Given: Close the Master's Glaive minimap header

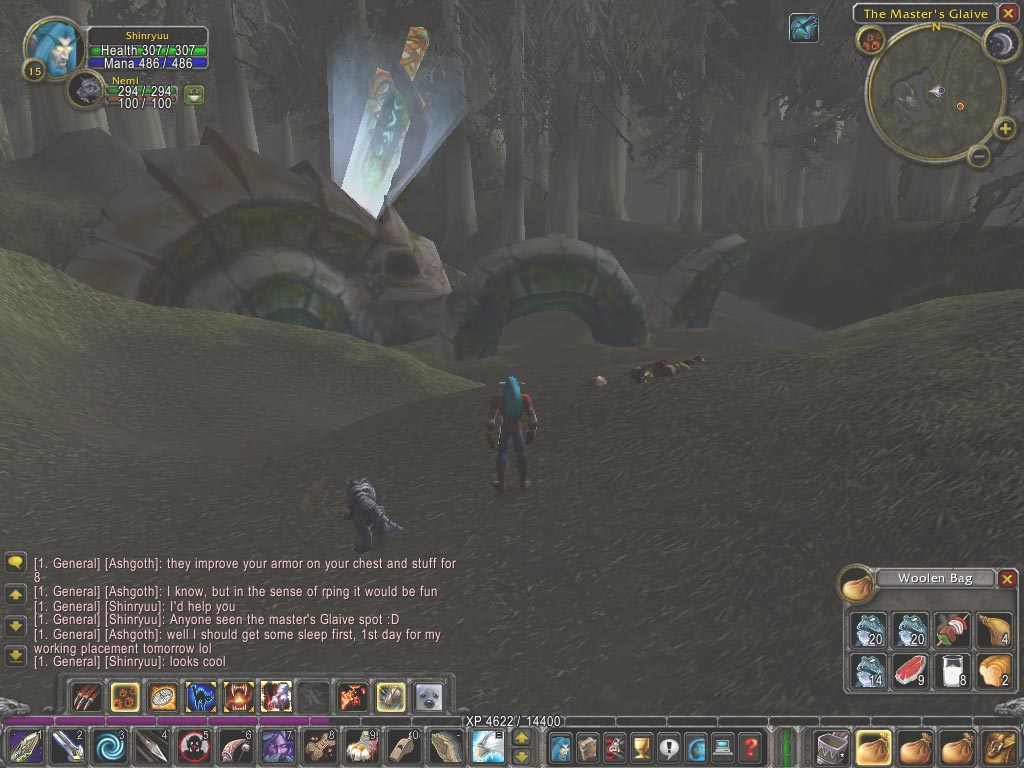Looking at the screenshot, I should 1007,13.
